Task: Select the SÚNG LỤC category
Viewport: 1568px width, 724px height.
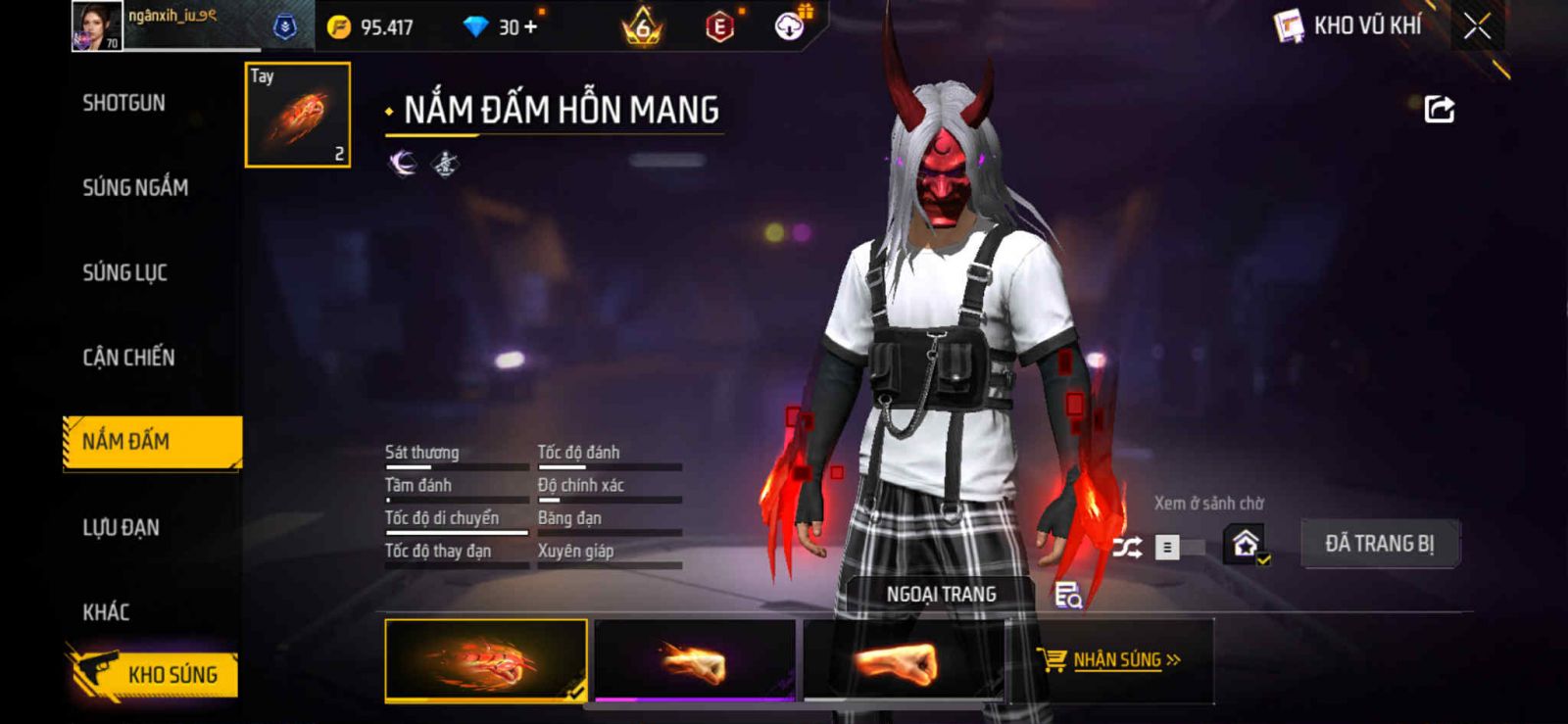Action: (124, 272)
